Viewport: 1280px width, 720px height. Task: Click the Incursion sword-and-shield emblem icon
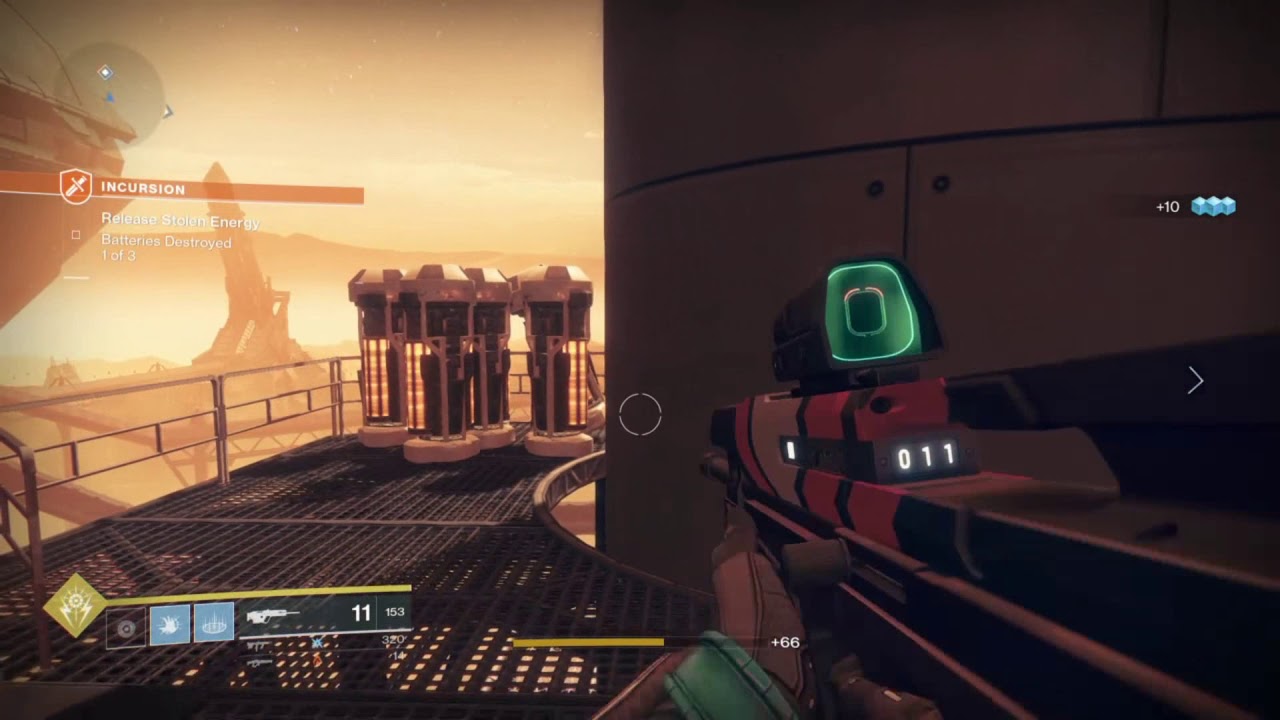[76, 187]
